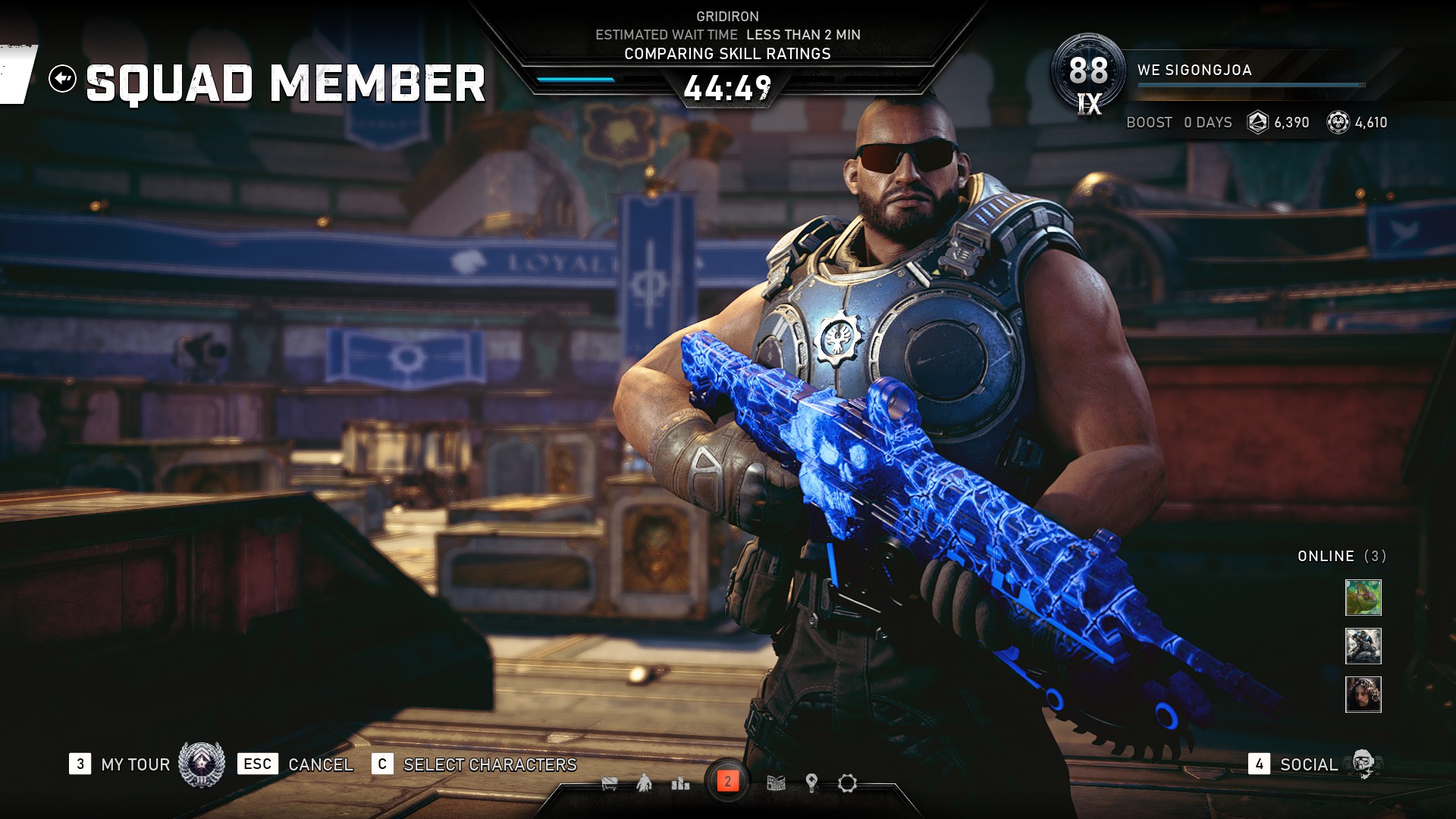Open the news newspaper icon
The height and width of the screenshot is (819, 1456).
776,783
